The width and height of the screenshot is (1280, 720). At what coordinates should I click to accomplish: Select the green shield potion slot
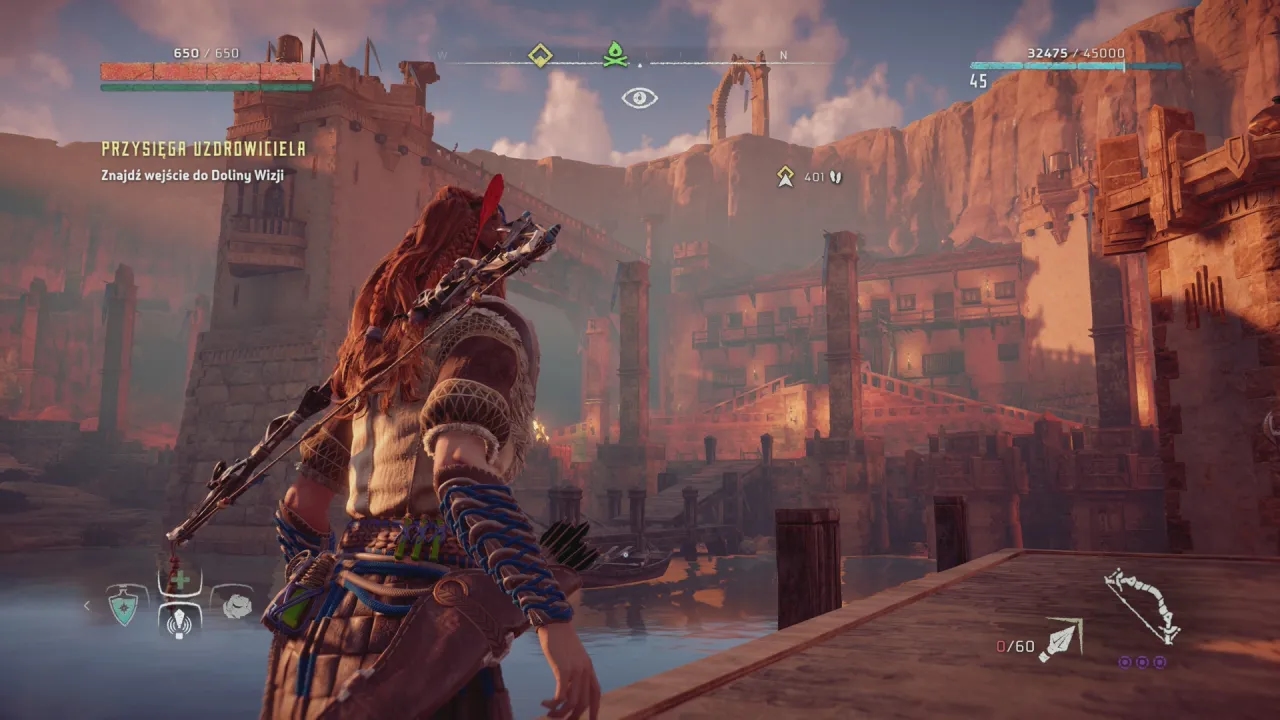(x=124, y=606)
